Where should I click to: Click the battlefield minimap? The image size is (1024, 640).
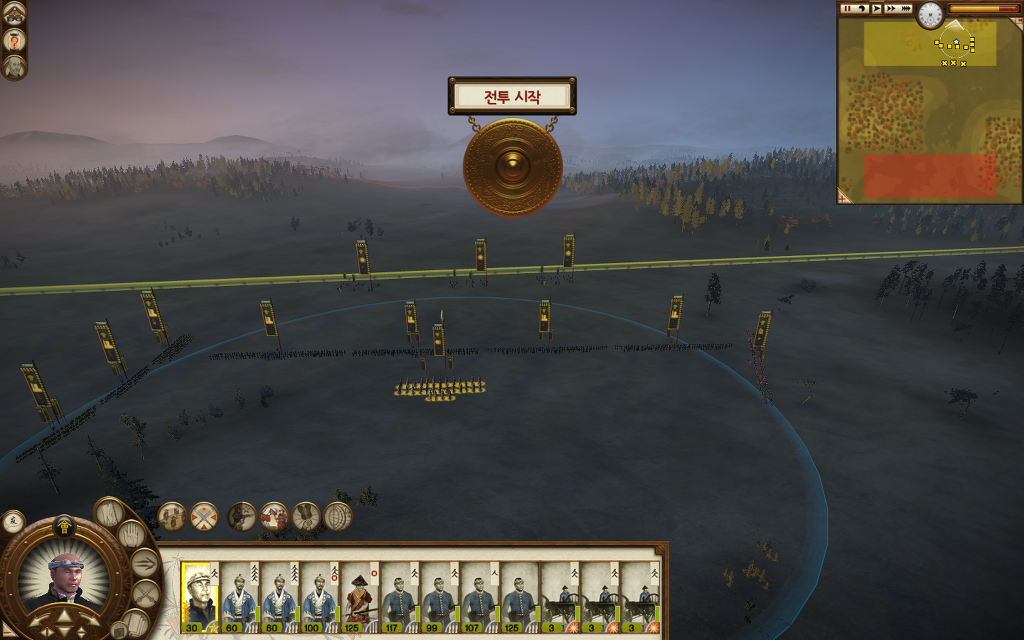929,108
